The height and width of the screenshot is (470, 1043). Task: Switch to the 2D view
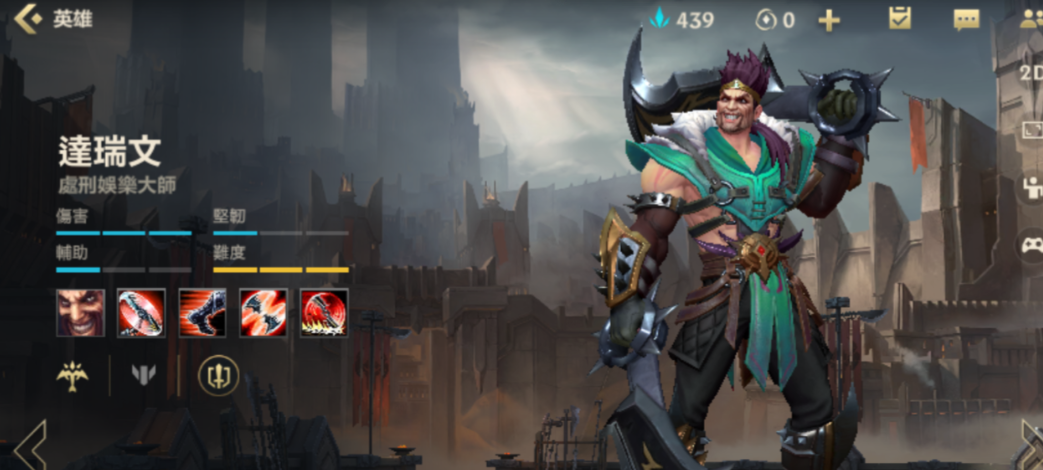[x=1031, y=73]
